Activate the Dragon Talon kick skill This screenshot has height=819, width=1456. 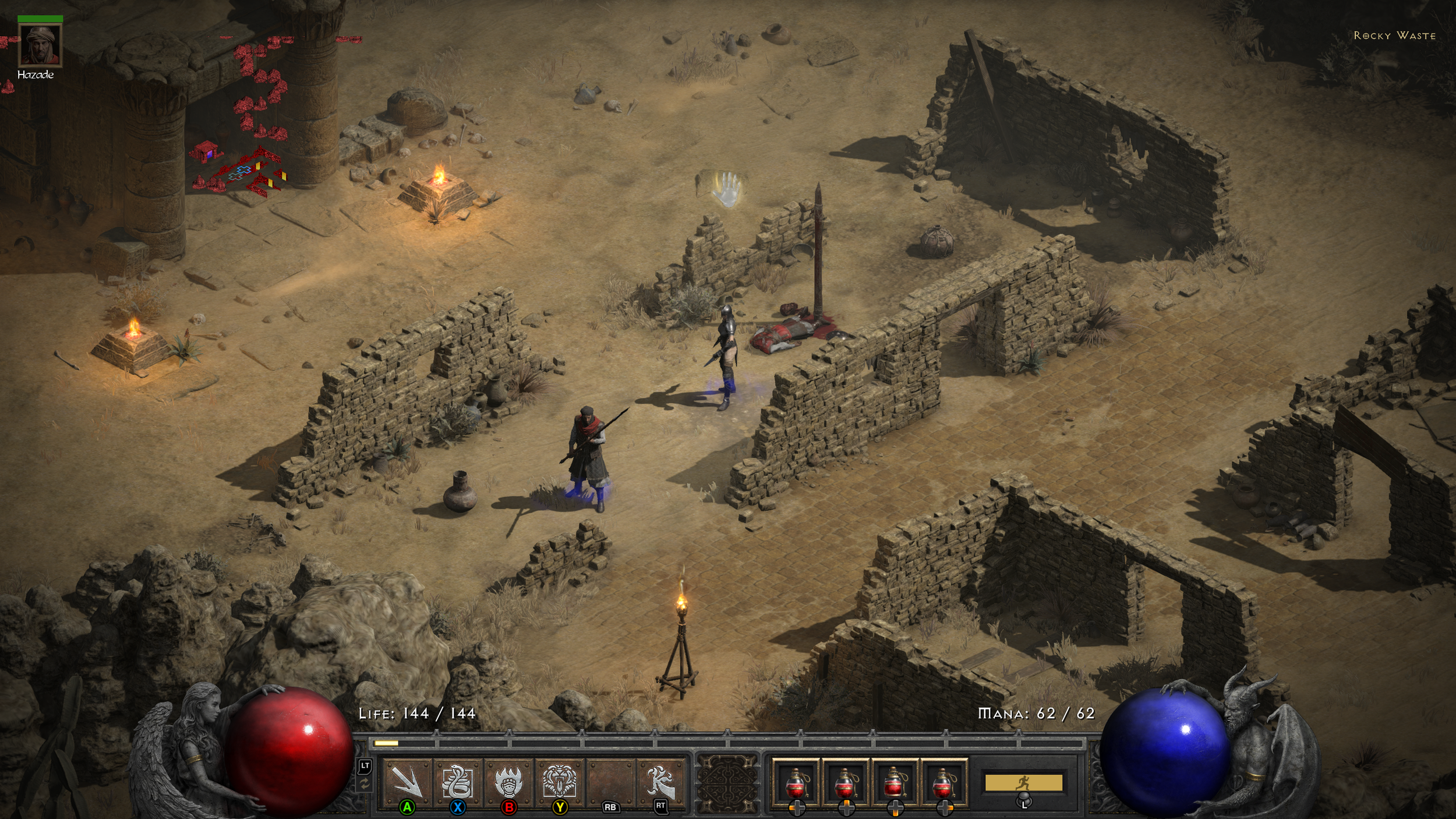point(660,781)
